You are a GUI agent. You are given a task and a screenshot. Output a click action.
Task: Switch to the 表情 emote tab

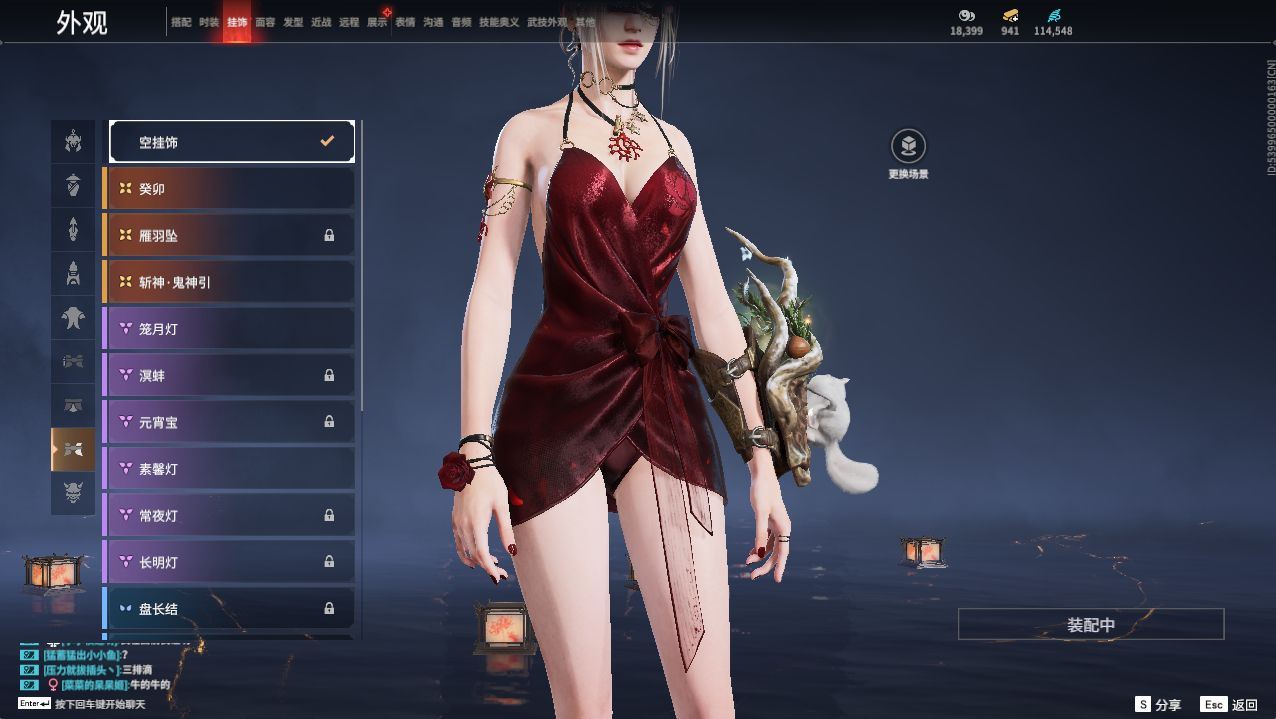coord(405,22)
